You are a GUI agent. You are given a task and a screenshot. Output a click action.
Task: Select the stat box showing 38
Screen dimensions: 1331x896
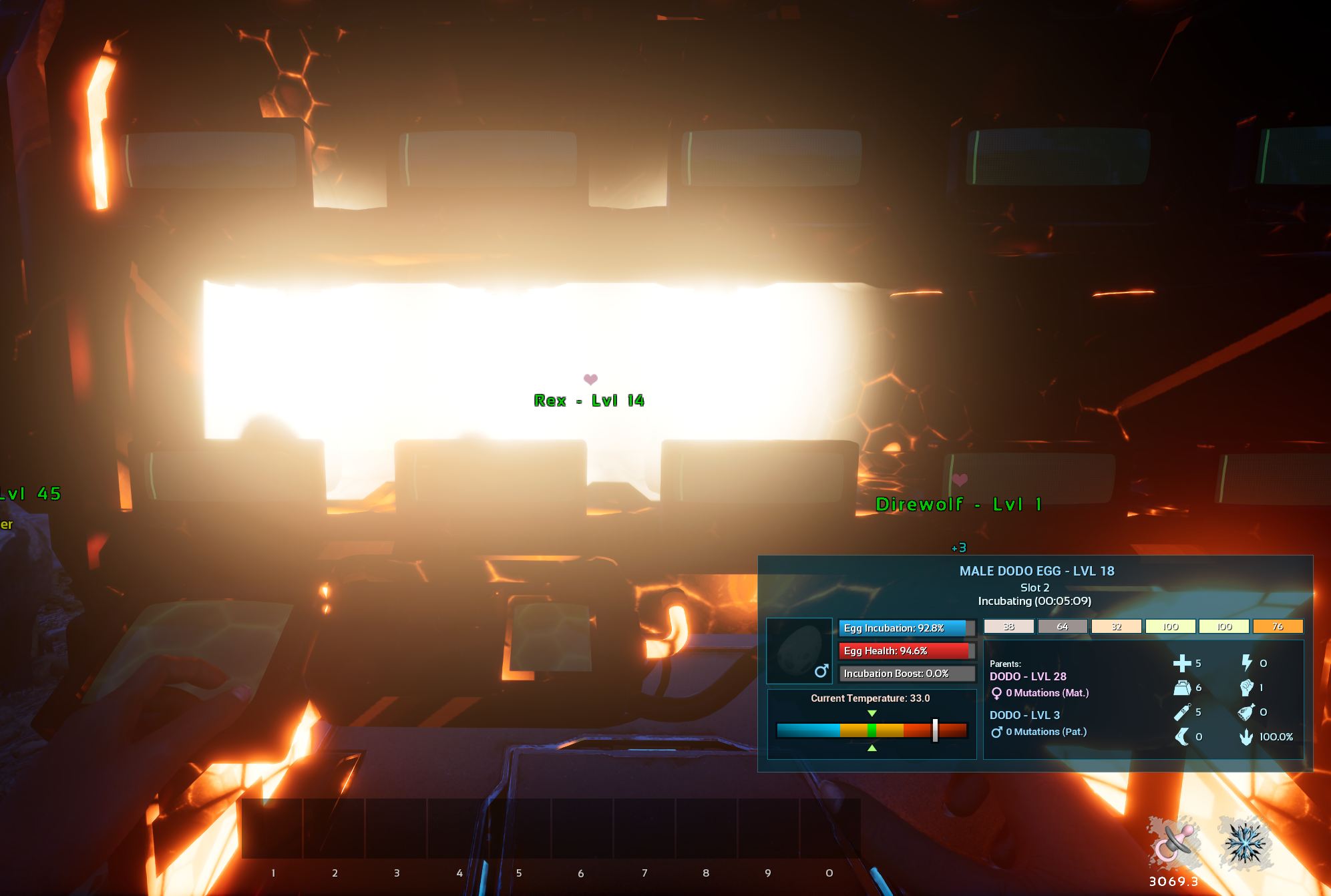[x=1009, y=626]
